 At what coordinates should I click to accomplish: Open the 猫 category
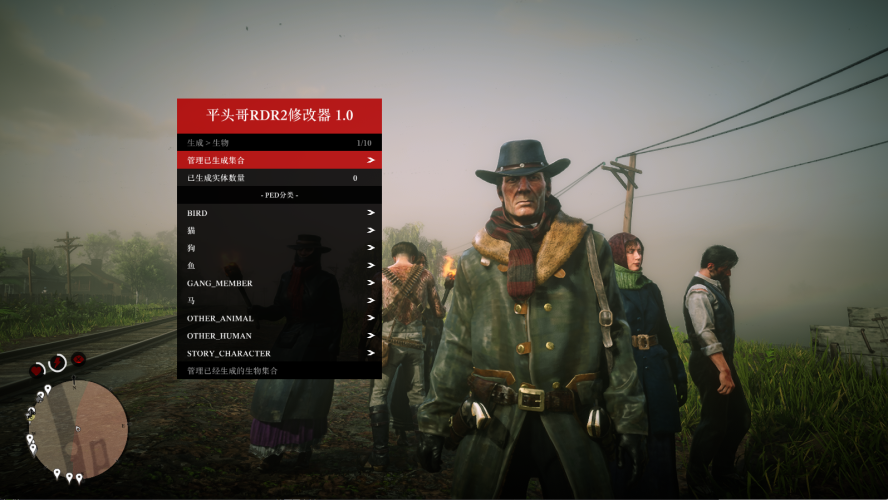279,230
